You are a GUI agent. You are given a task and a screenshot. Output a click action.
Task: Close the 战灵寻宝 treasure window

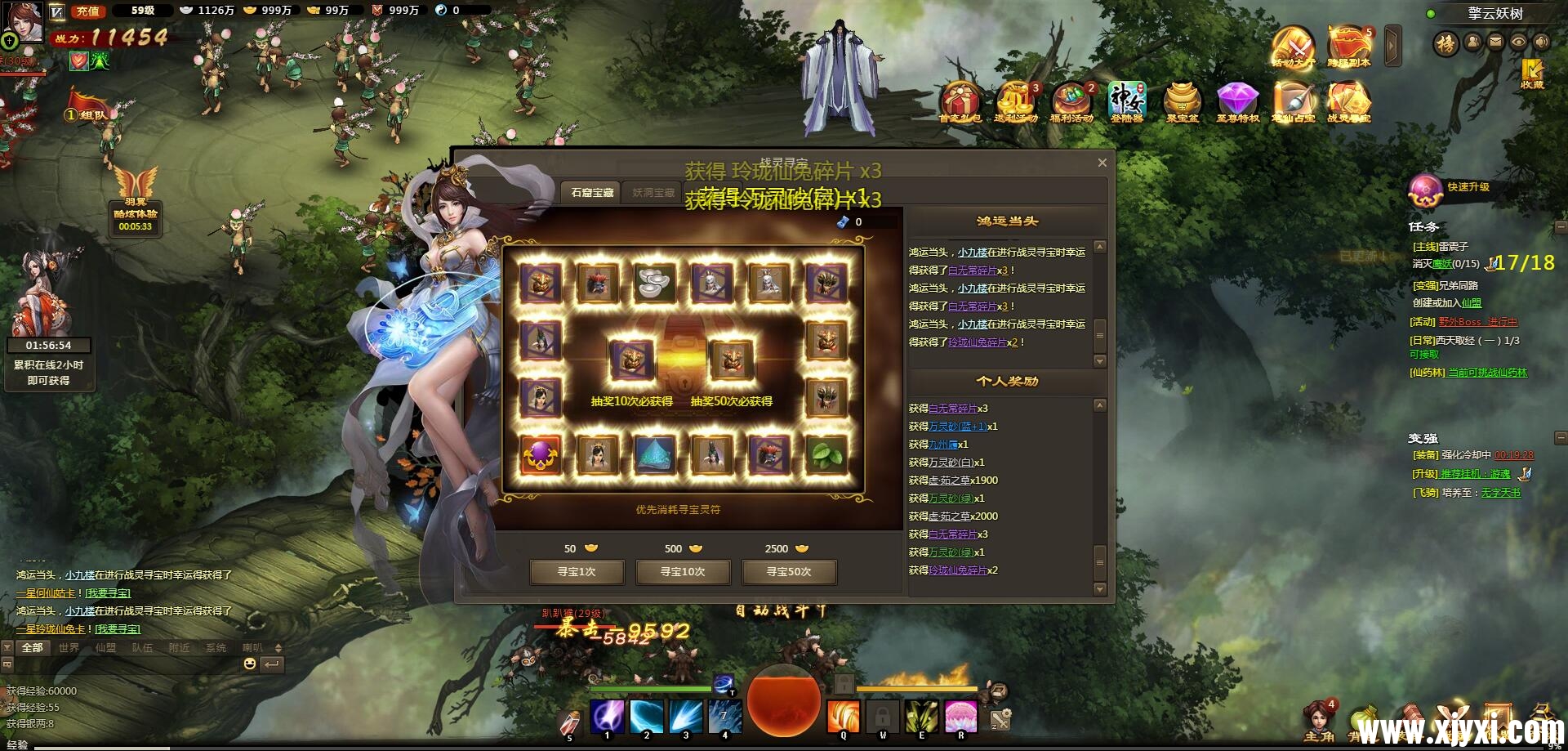(1102, 163)
